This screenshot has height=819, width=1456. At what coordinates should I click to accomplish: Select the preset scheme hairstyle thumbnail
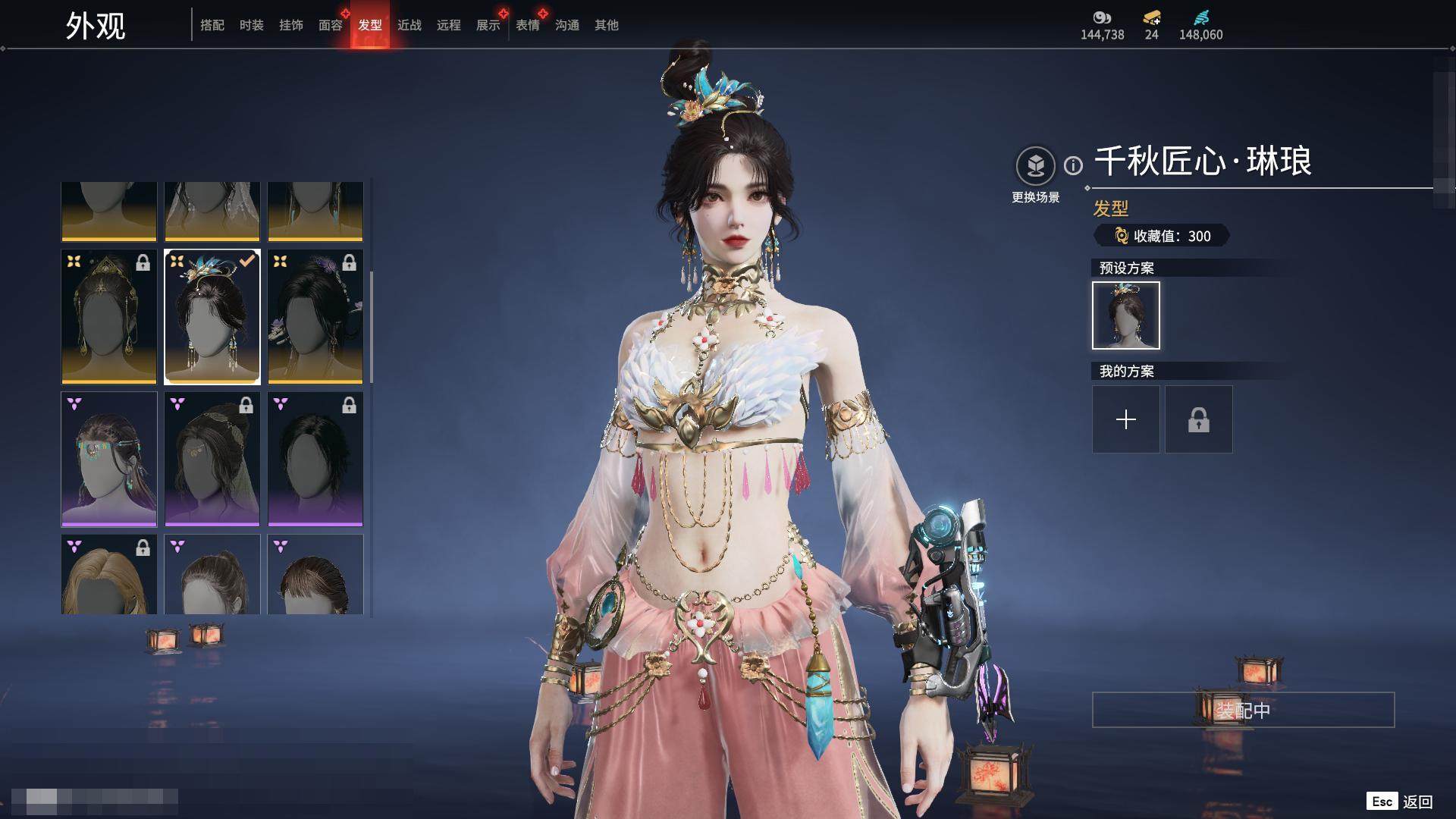tap(1126, 315)
